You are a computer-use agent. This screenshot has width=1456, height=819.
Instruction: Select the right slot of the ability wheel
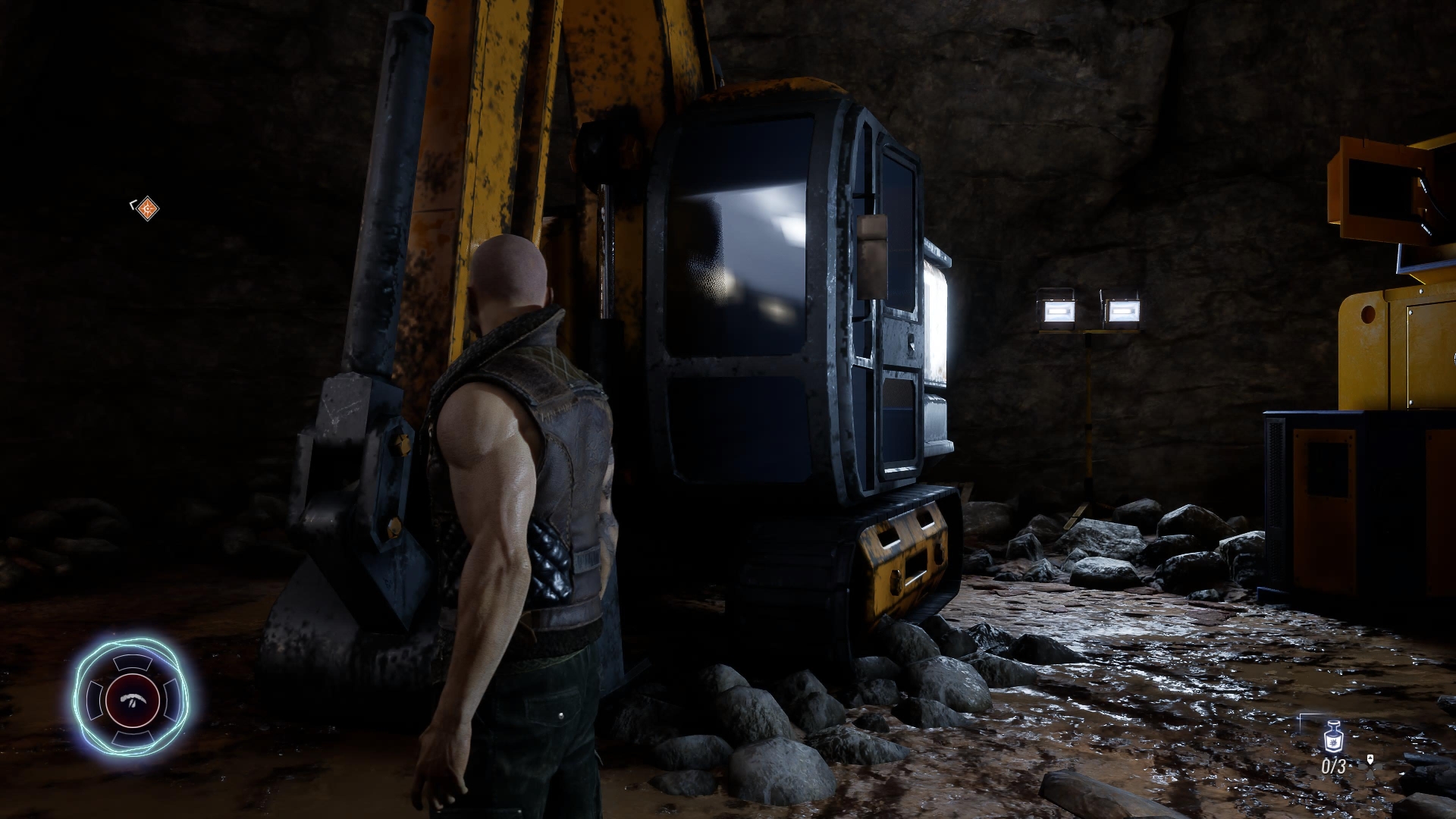coord(171,700)
